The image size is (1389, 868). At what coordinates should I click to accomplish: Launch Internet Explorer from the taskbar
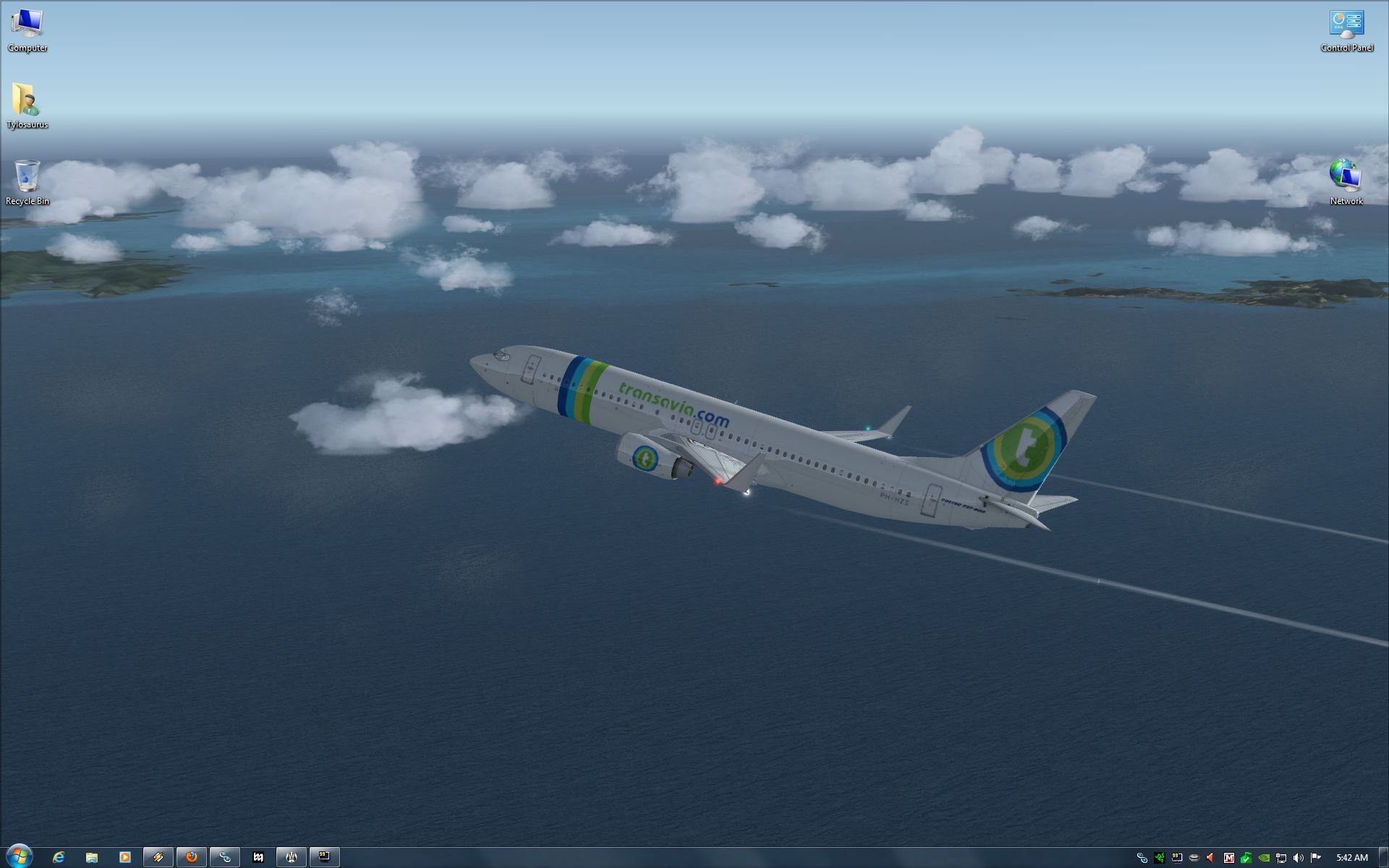click(x=59, y=857)
